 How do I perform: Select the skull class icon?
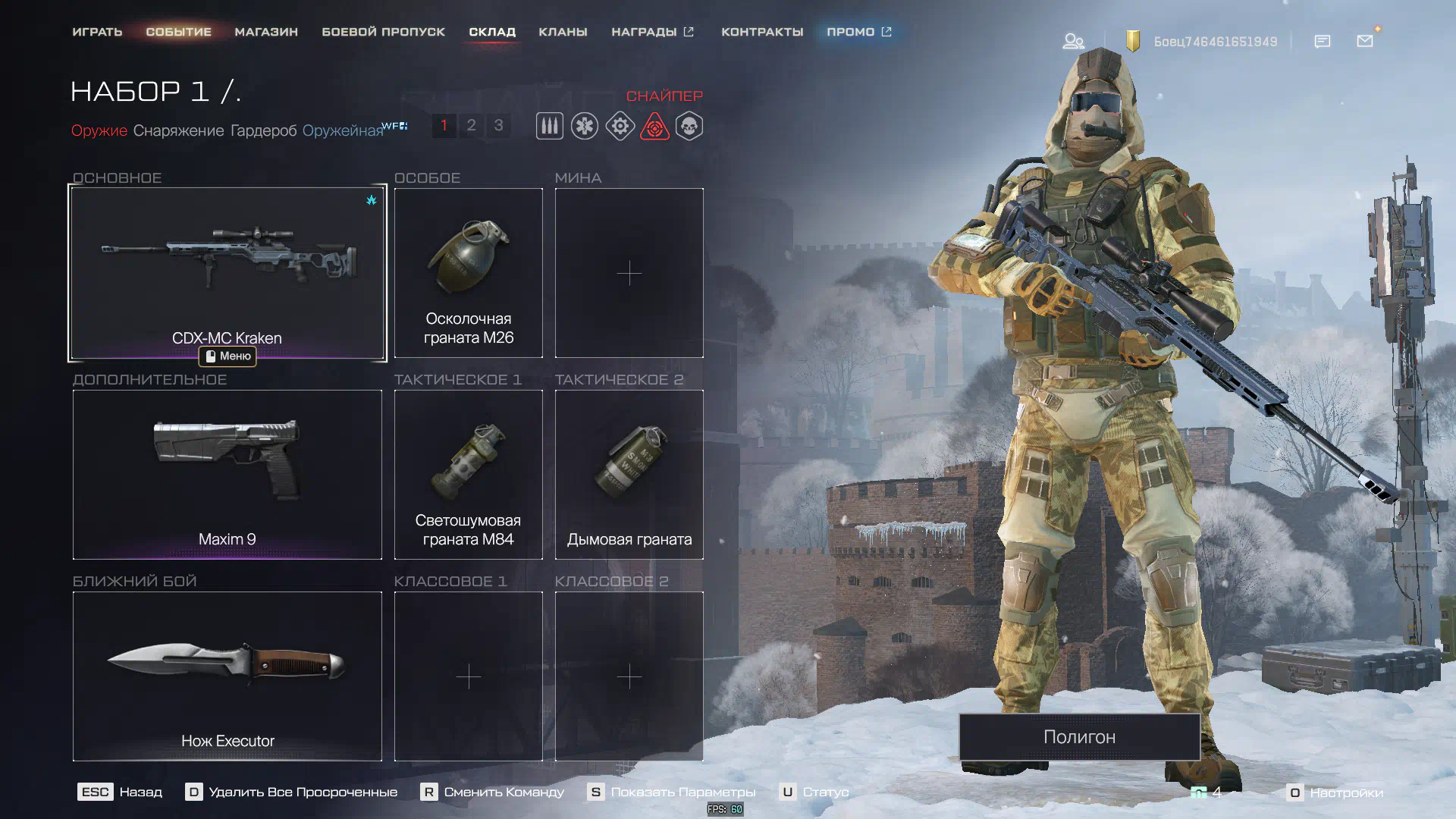point(689,126)
